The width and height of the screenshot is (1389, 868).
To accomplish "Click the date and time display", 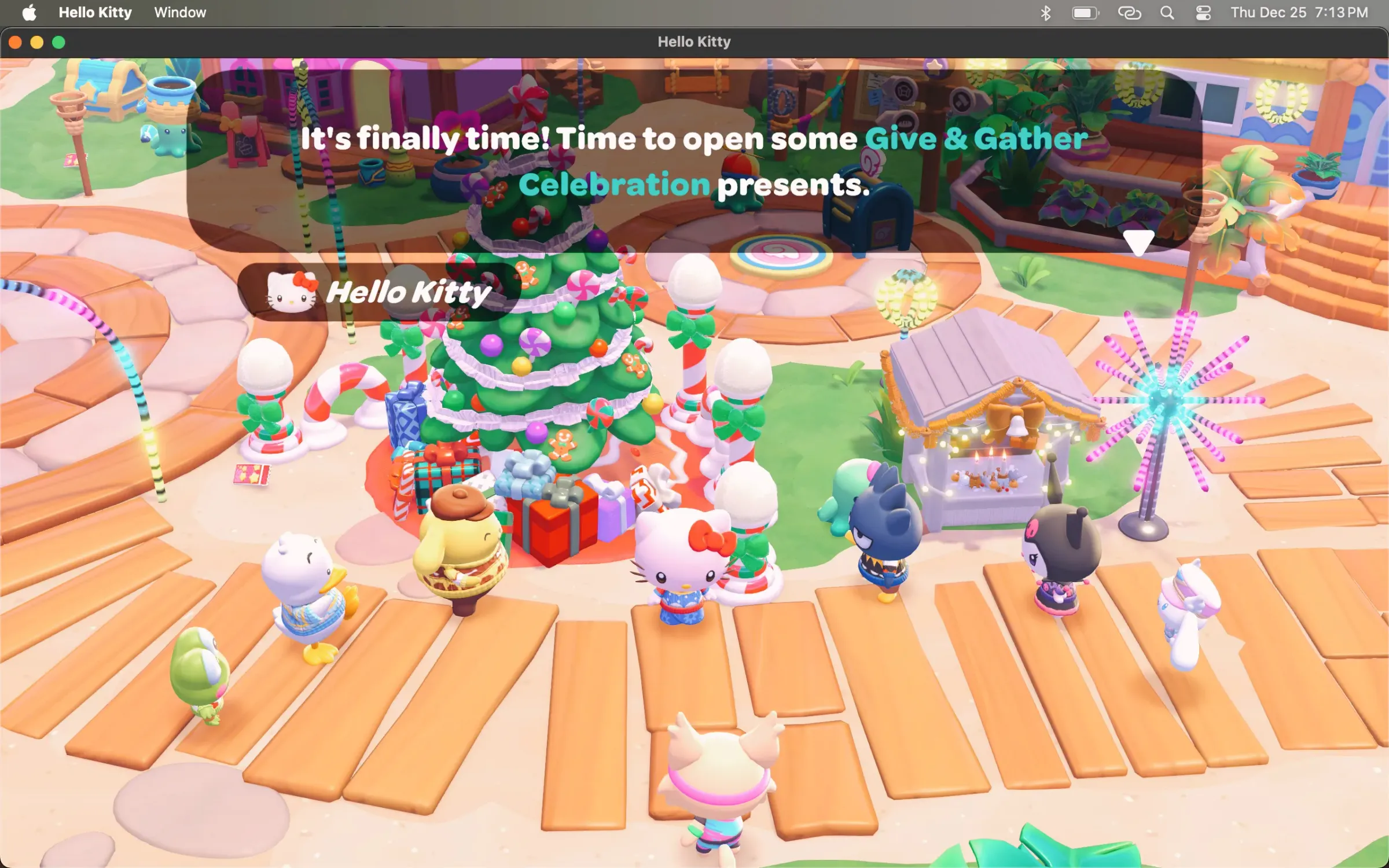I will (x=1296, y=12).
